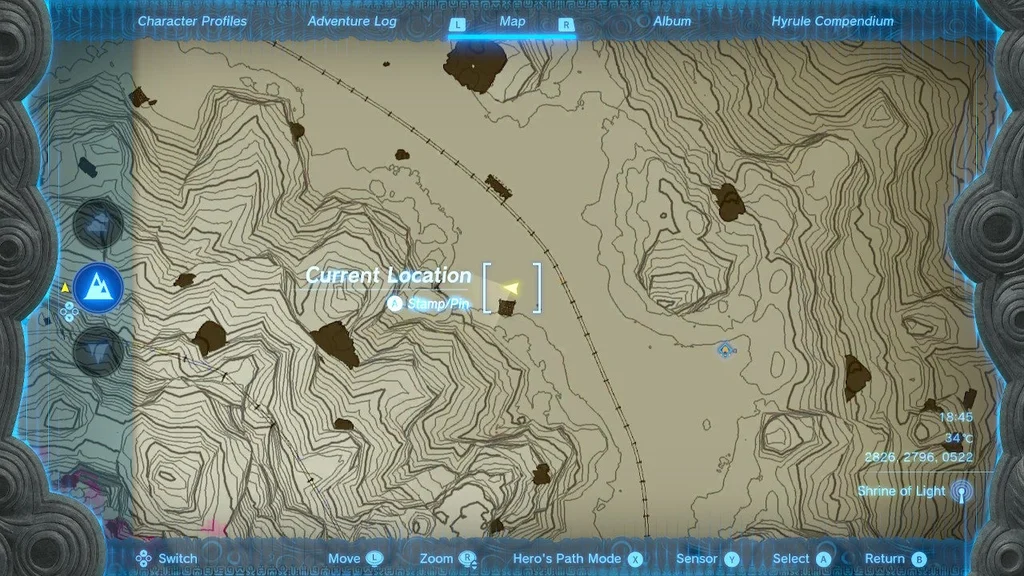Viewport: 1024px width, 576px height.
Task: Open the Character Profiles tab
Action: click(192, 21)
